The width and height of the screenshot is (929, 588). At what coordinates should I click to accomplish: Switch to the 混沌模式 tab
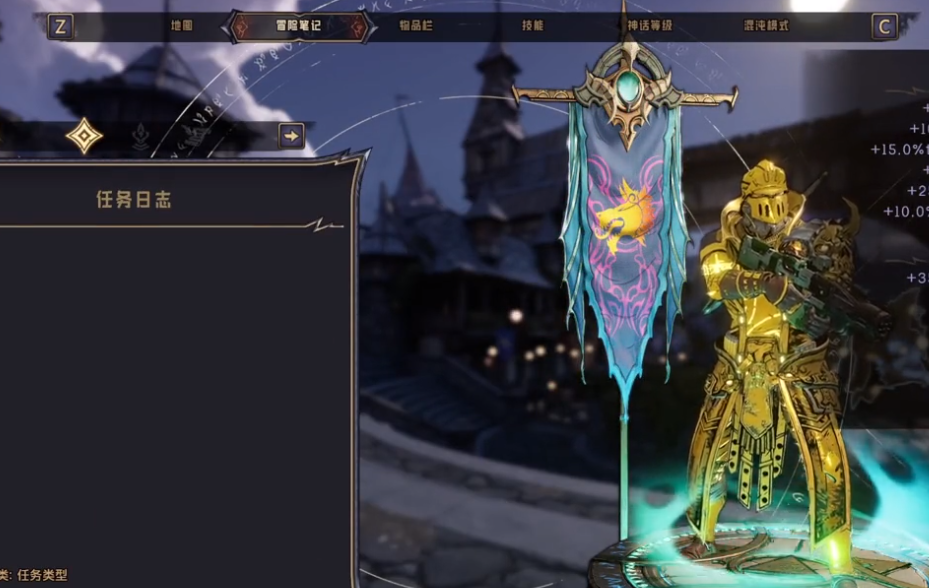[766, 25]
